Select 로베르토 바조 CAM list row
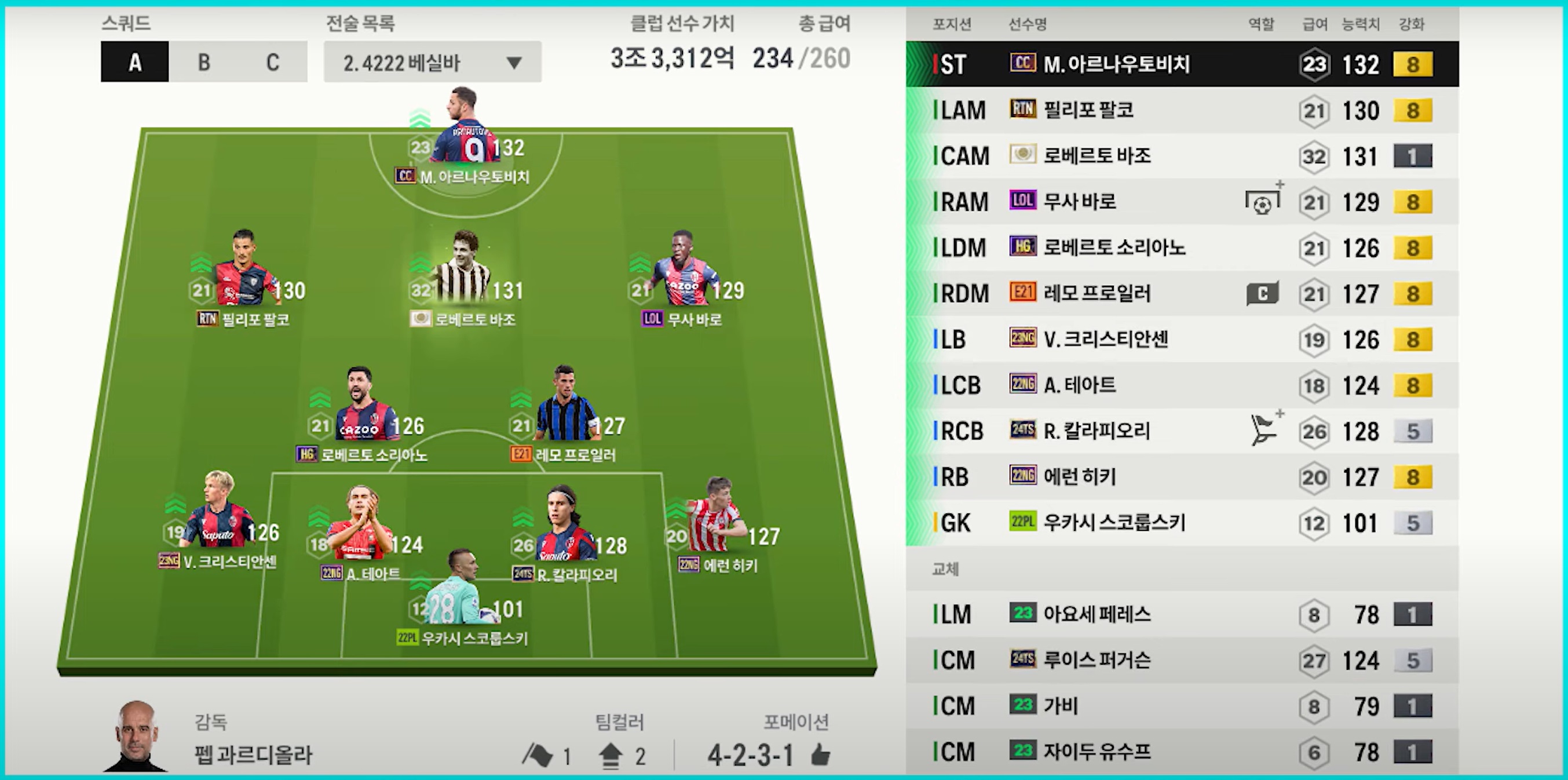The height and width of the screenshot is (780, 1568). tap(1181, 156)
